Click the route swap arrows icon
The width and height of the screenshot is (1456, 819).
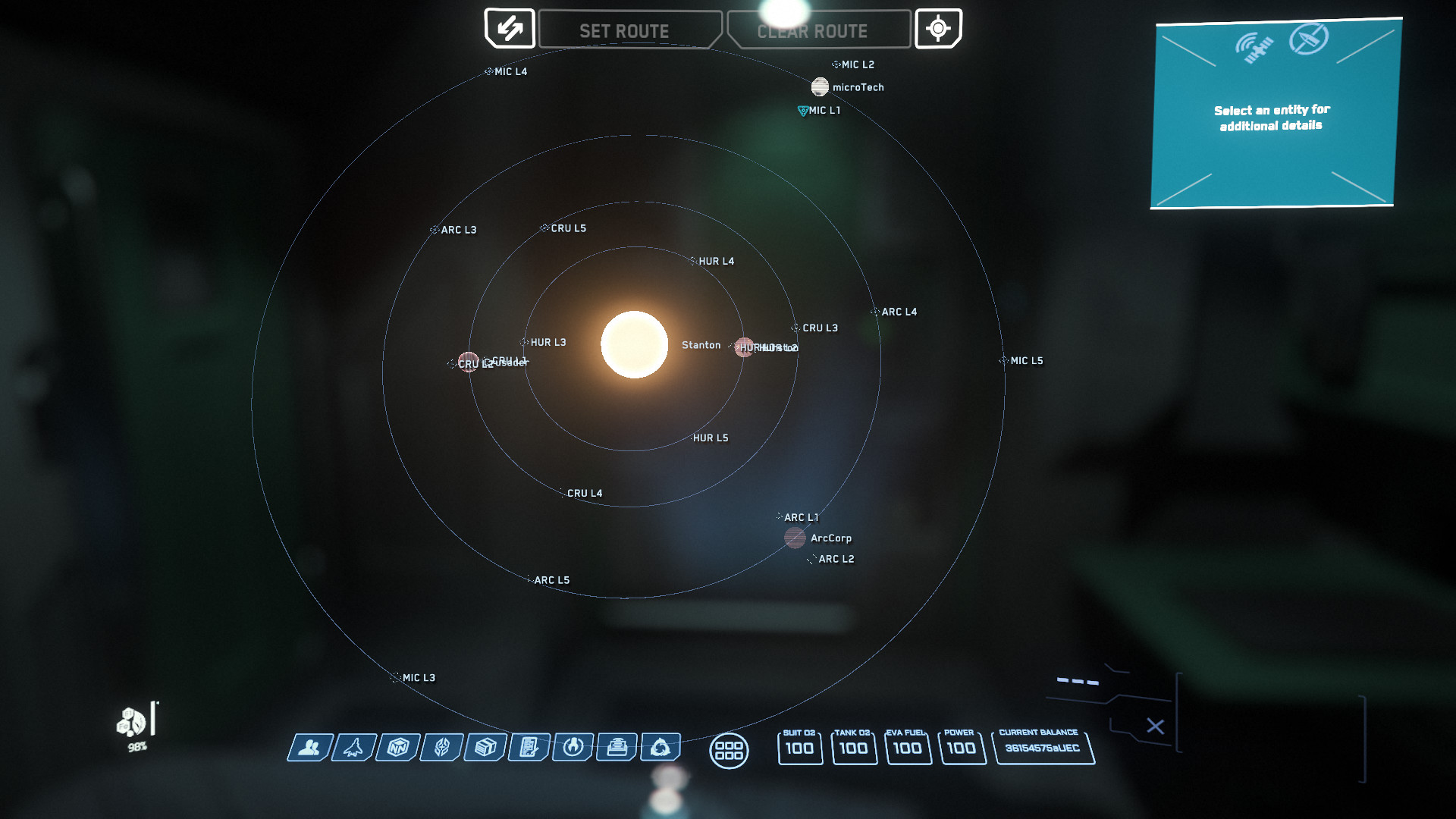(x=510, y=29)
